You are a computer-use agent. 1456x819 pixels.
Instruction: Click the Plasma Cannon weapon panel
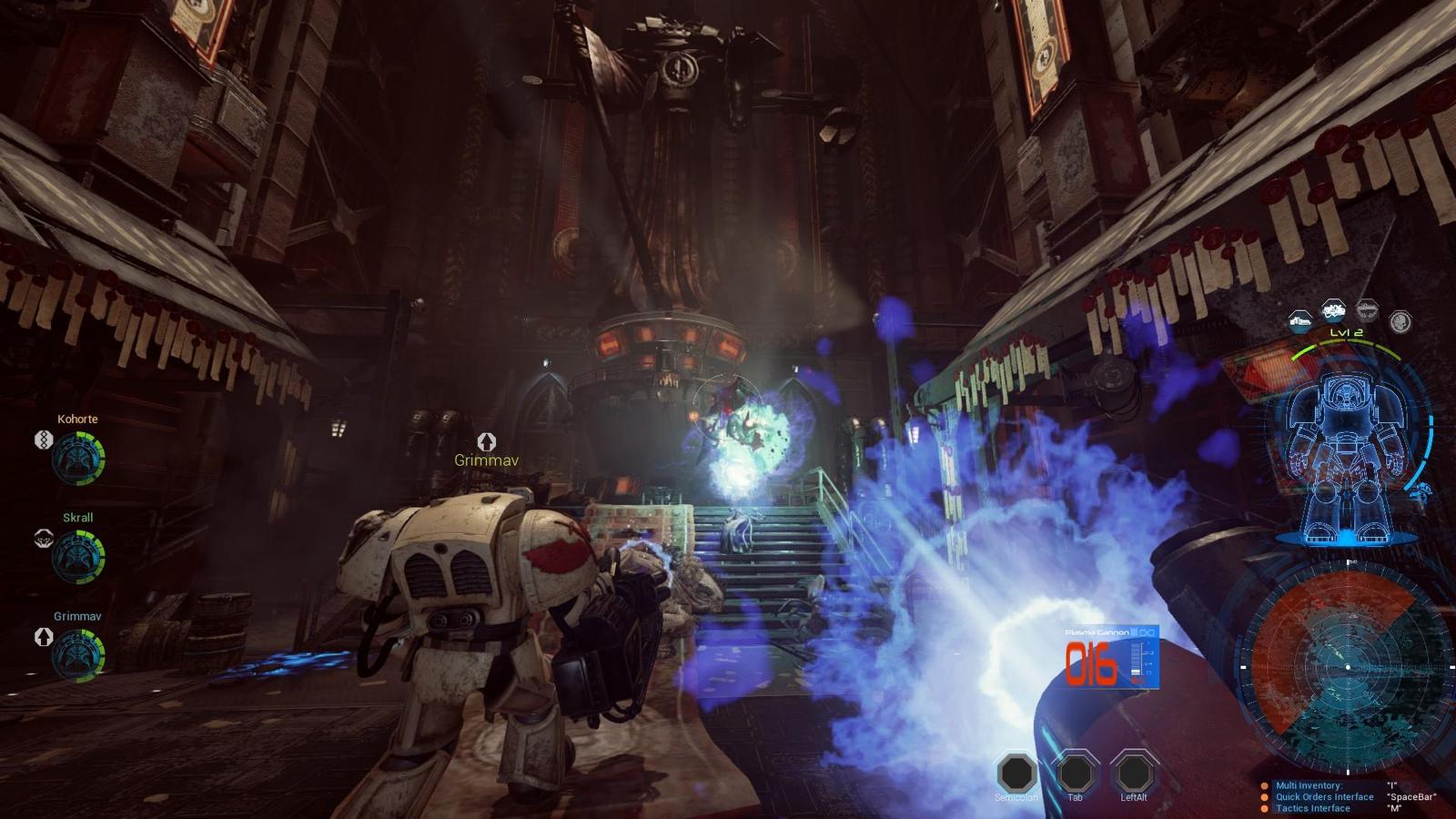pos(1111,657)
